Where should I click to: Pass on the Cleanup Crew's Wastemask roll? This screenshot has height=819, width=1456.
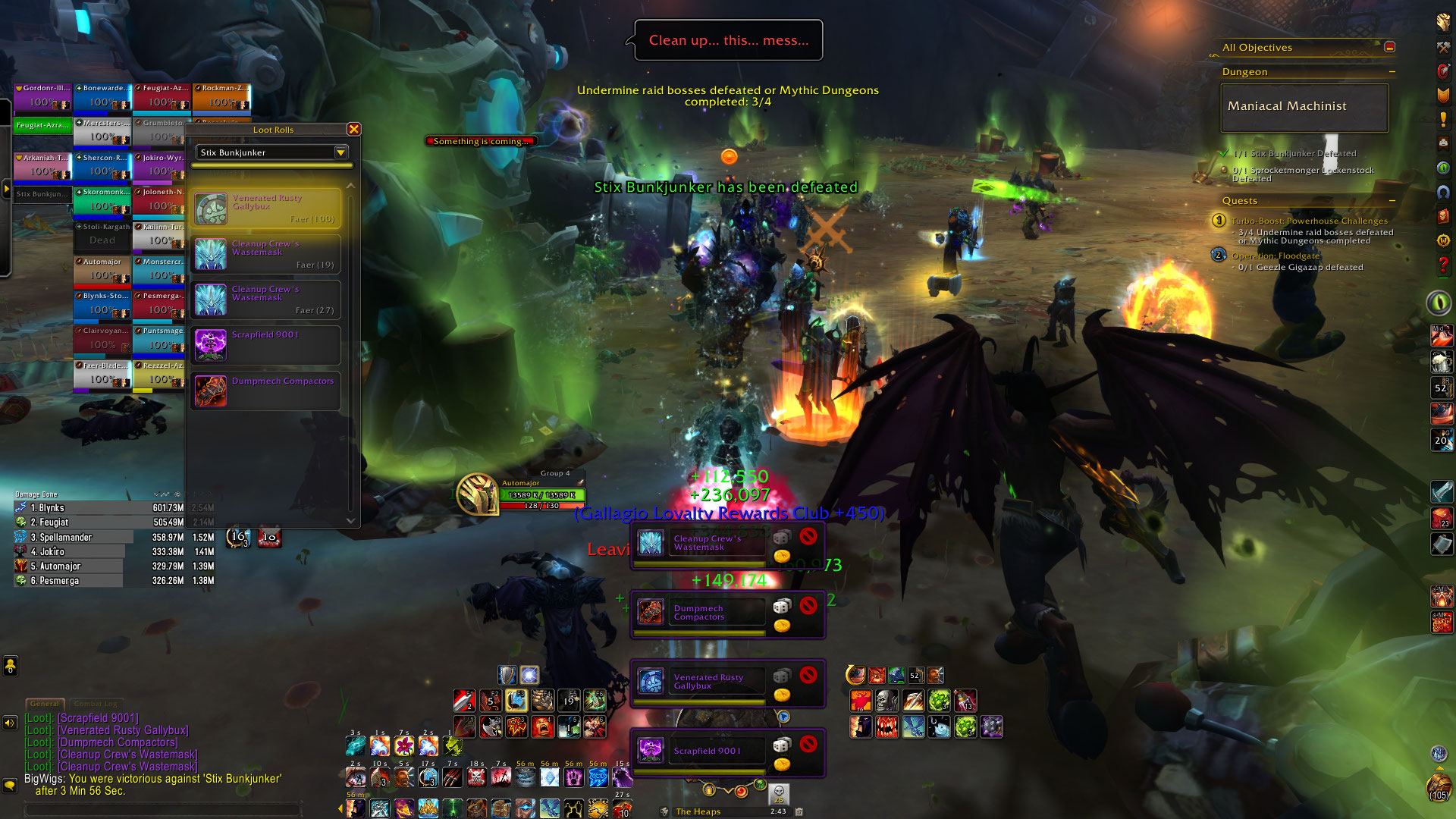pos(808,537)
